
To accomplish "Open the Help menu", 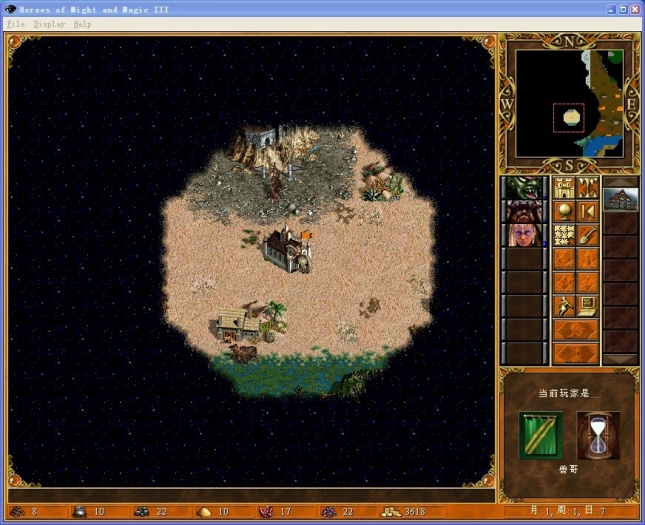I will click(82, 23).
